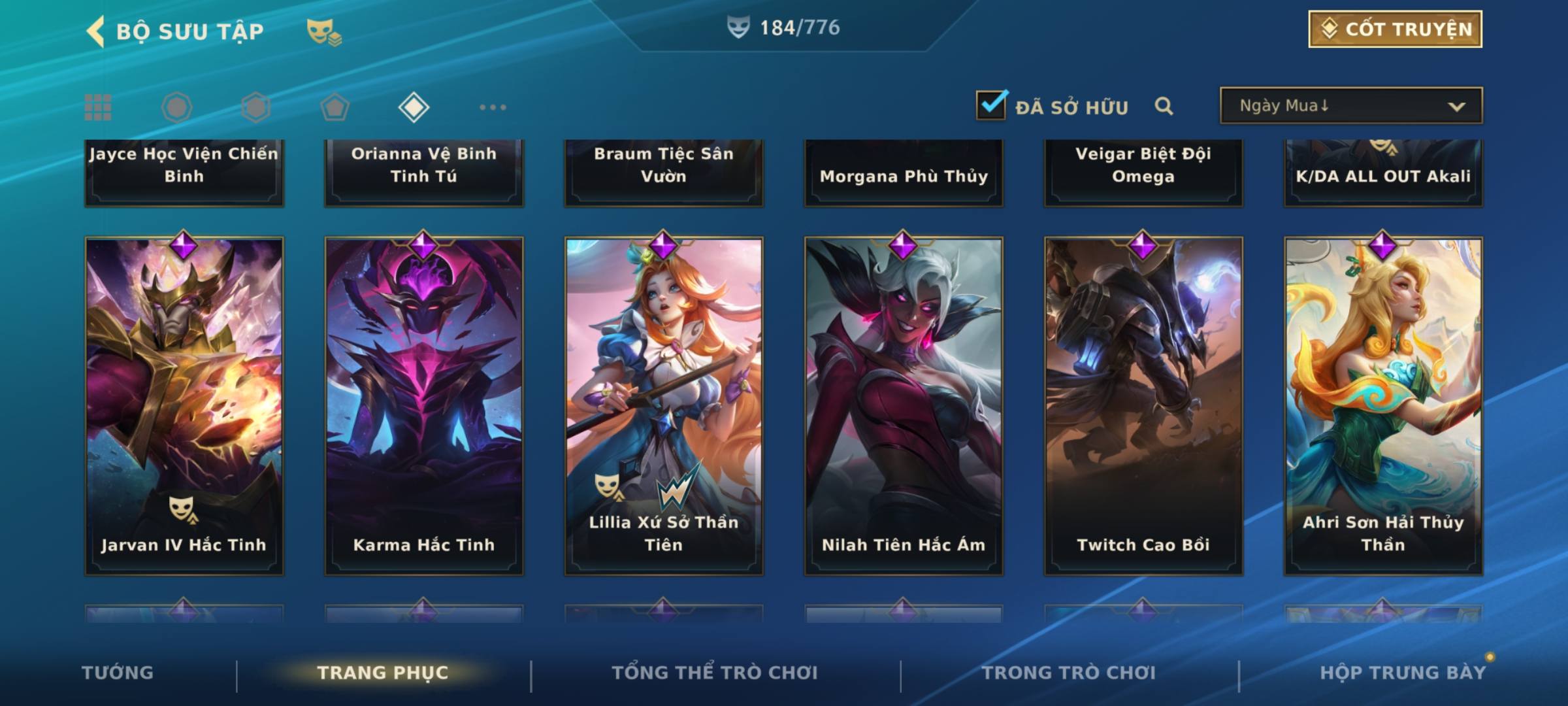Viewport: 1568px width, 706px height.
Task: Go to the Hộp Trưng Bày tab
Action: point(1403,673)
